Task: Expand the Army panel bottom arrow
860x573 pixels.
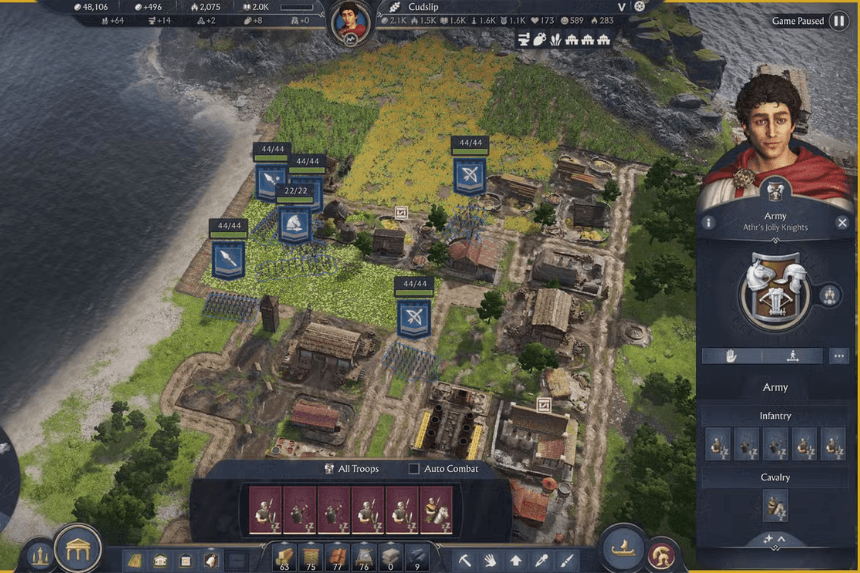Action: click(x=775, y=541)
